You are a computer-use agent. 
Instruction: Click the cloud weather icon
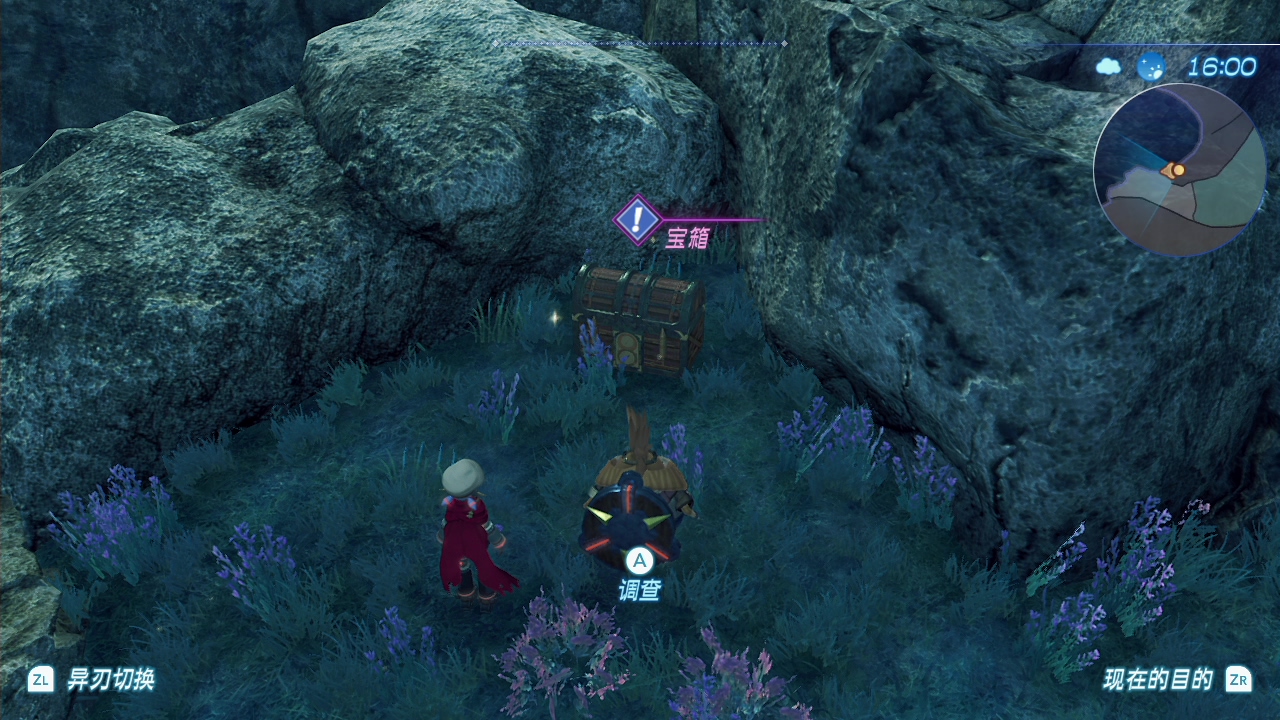(x=1109, y=67)
